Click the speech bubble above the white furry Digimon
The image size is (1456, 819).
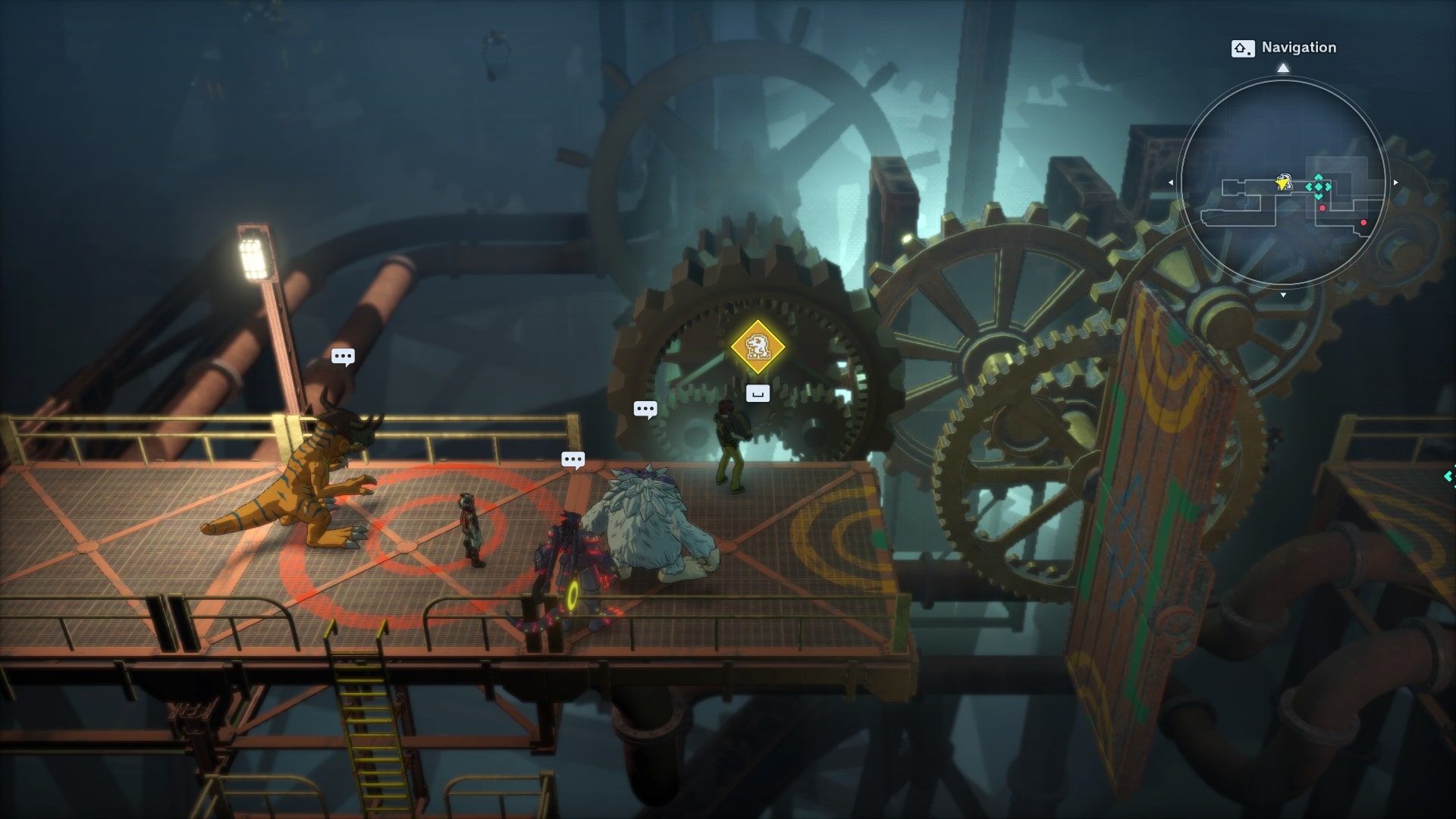click(x=645, y=409)
